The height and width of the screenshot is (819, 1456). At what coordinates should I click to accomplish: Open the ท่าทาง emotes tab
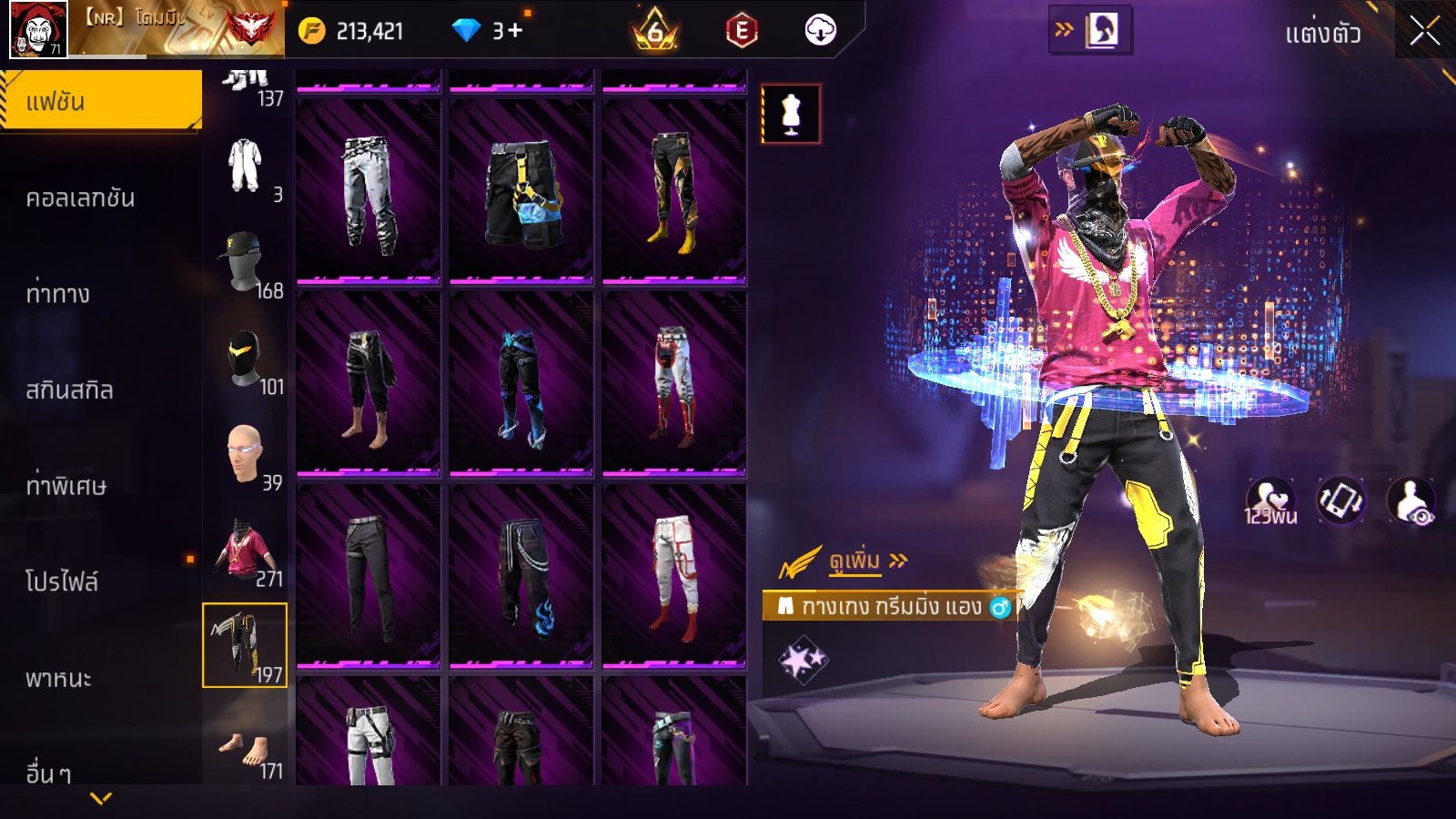click(58, 294)
